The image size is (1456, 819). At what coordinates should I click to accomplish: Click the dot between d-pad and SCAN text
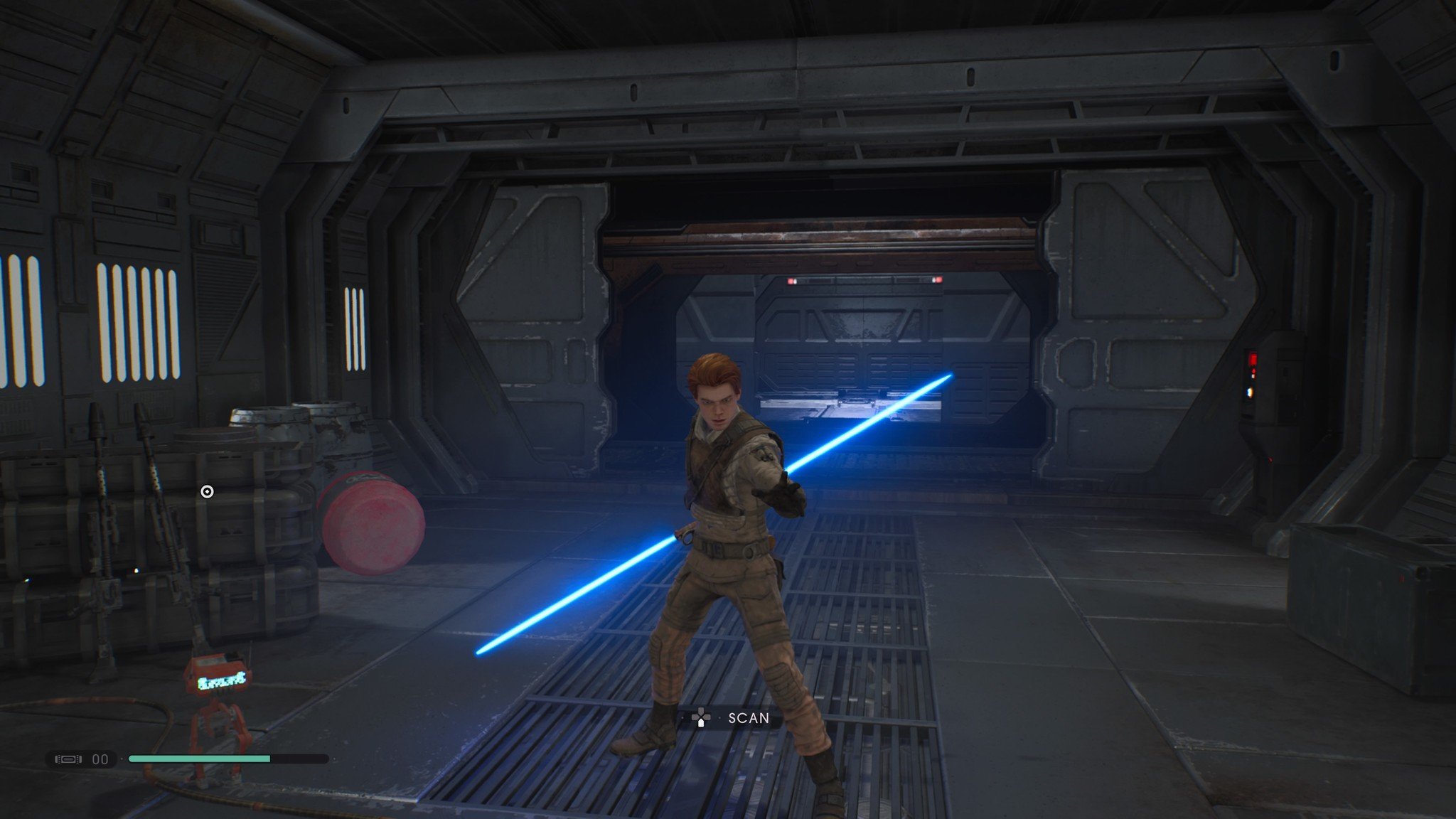719,717
